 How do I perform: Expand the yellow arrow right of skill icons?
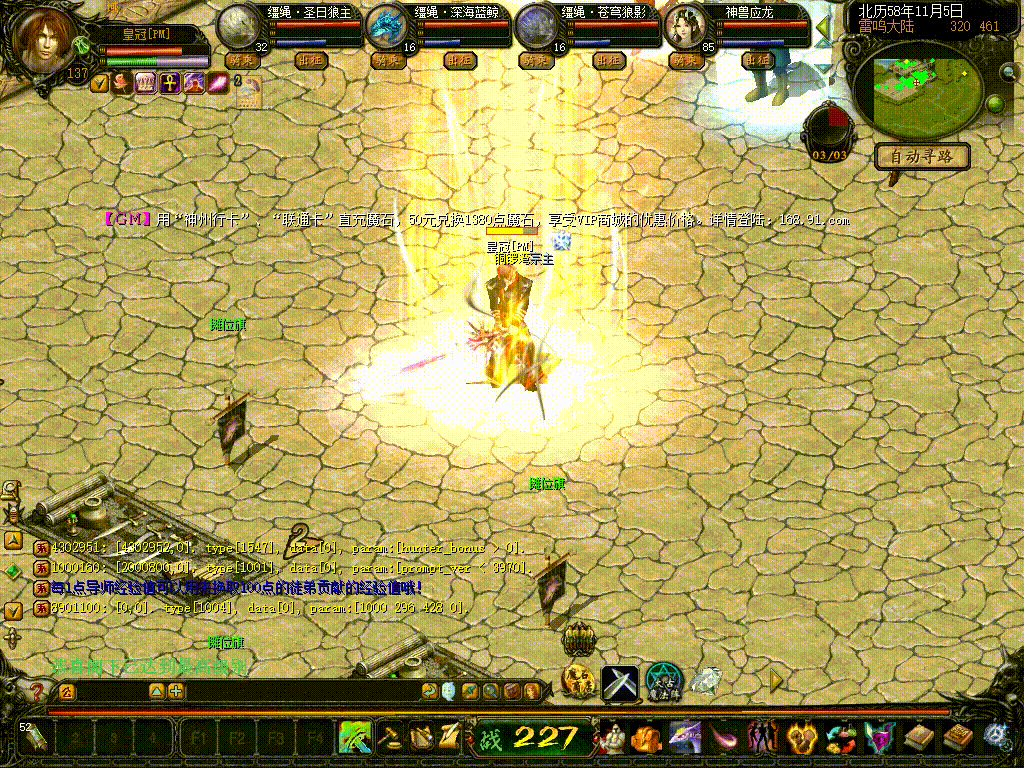tap(776, 681)
